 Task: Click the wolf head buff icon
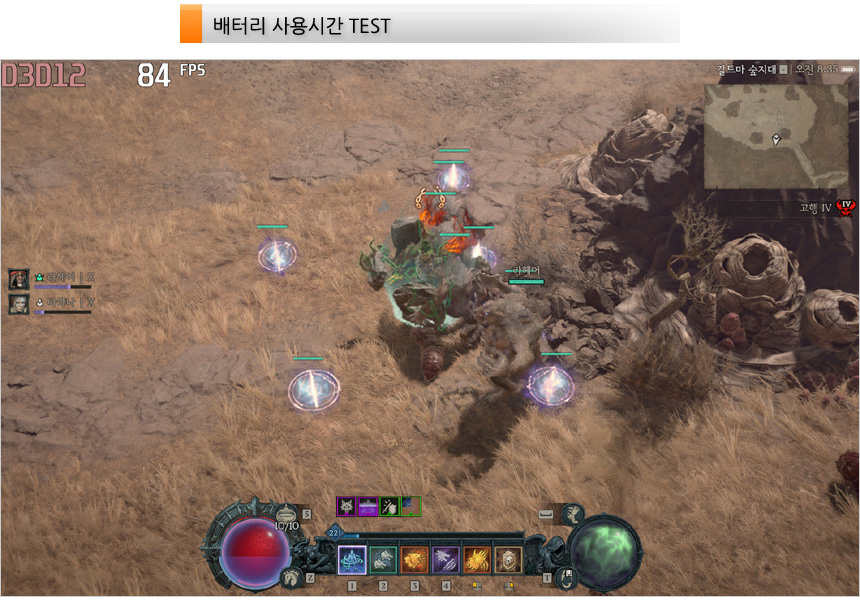click(347, 506)
